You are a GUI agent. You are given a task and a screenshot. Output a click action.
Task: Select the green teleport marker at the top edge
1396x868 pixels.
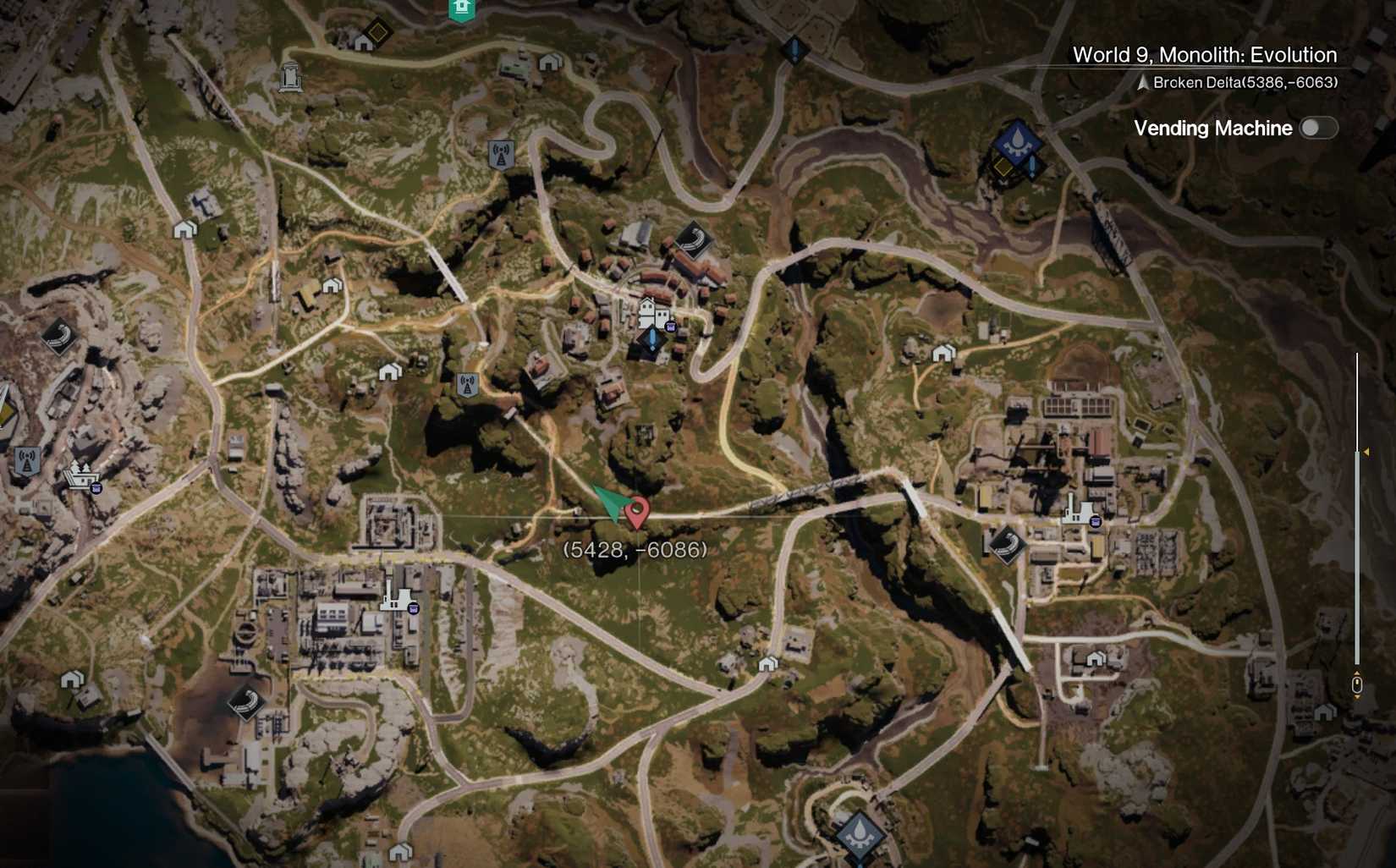click(461, 8)
